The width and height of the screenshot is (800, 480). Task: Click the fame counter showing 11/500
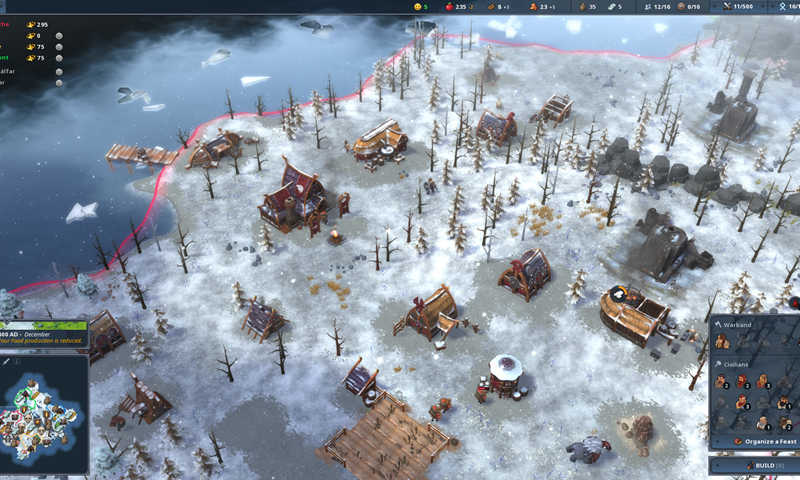click(738, 6)
